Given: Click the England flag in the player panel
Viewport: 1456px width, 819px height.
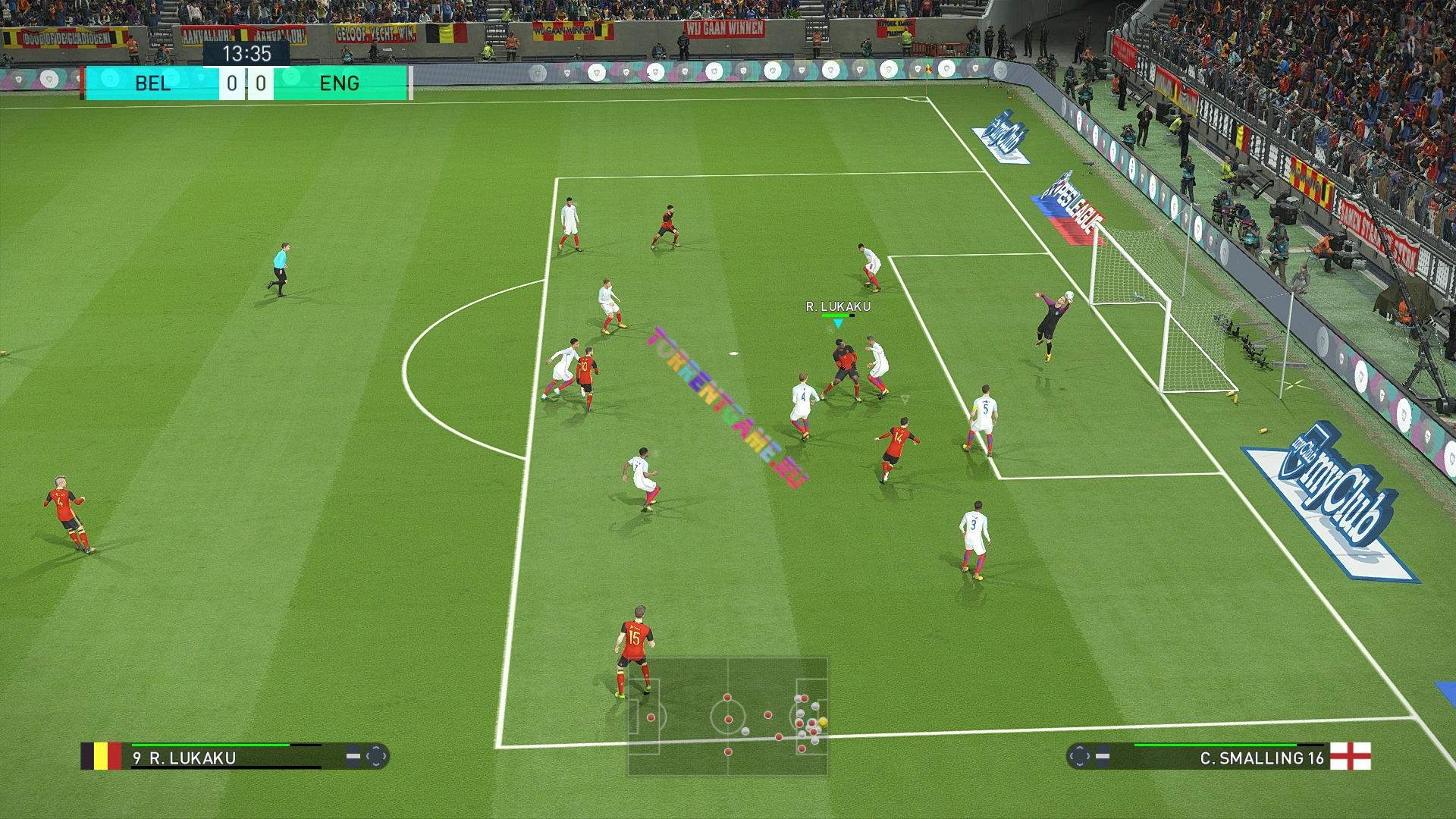Looking at the screenshot, I should click(1351, 756).
